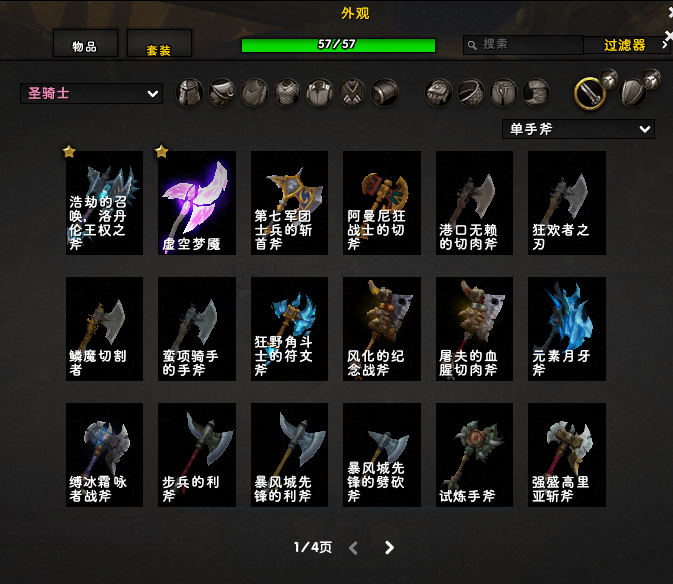Select the 虚空梦魇 axe appearance
The image size is (673, 584).
click(x=197, y=203)
